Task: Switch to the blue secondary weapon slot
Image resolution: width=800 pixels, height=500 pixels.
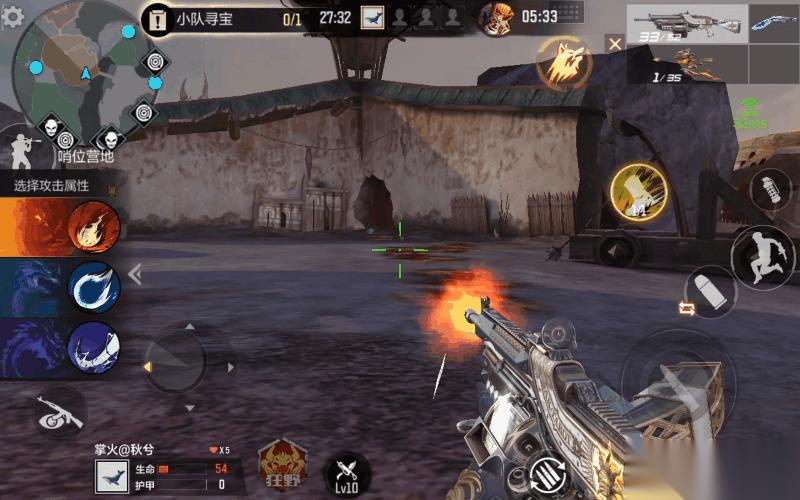Action: [x=774, y=24]
